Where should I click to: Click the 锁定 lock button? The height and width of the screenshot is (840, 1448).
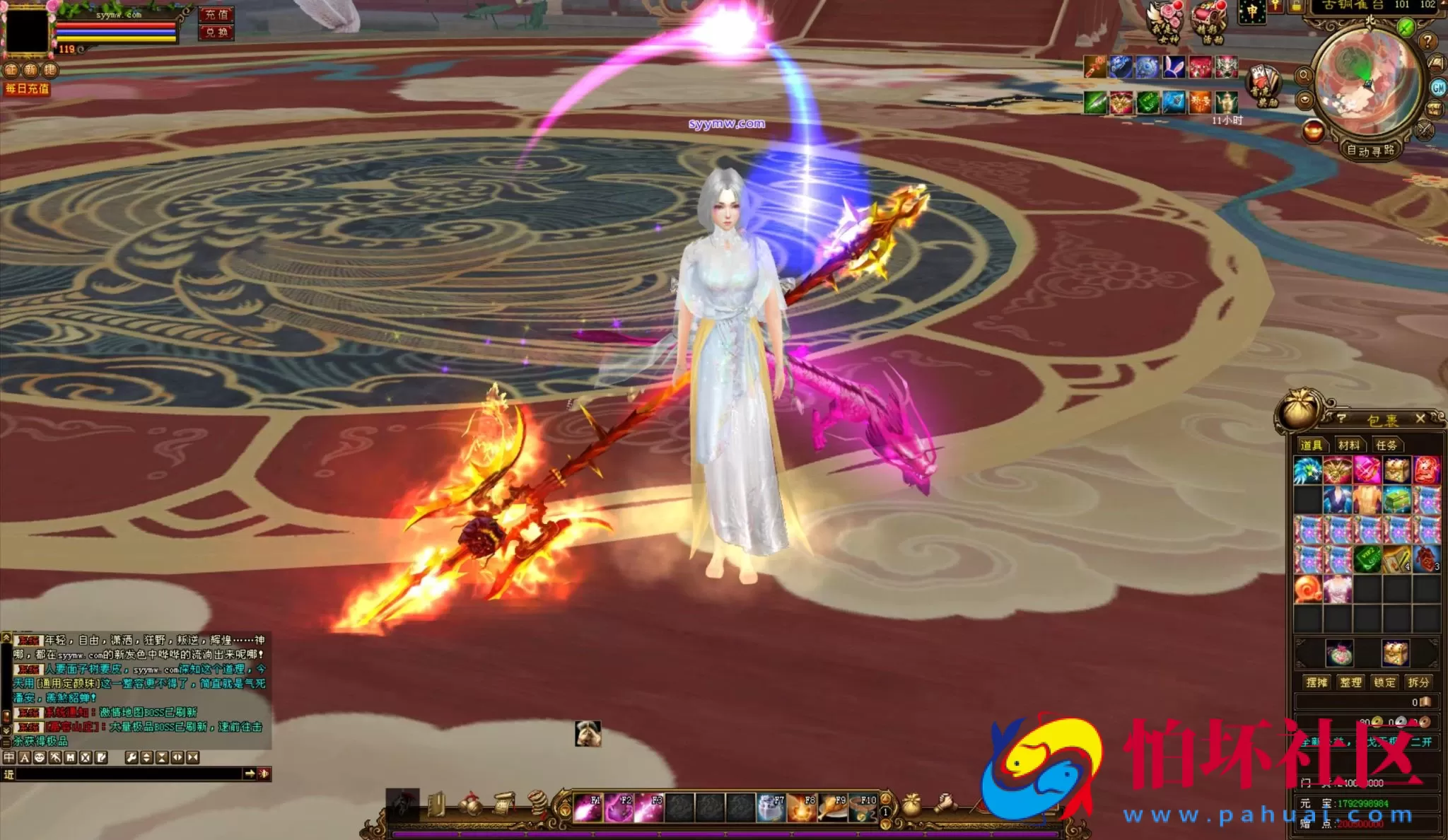[x=1384, y=682]
